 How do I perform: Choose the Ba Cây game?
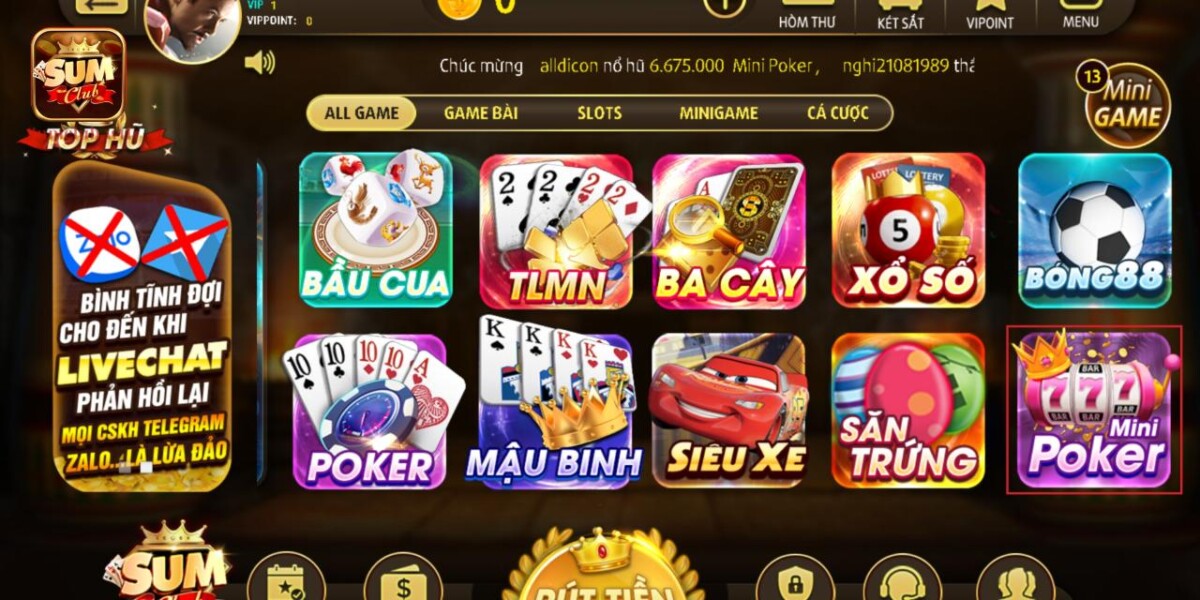(729, 230)
